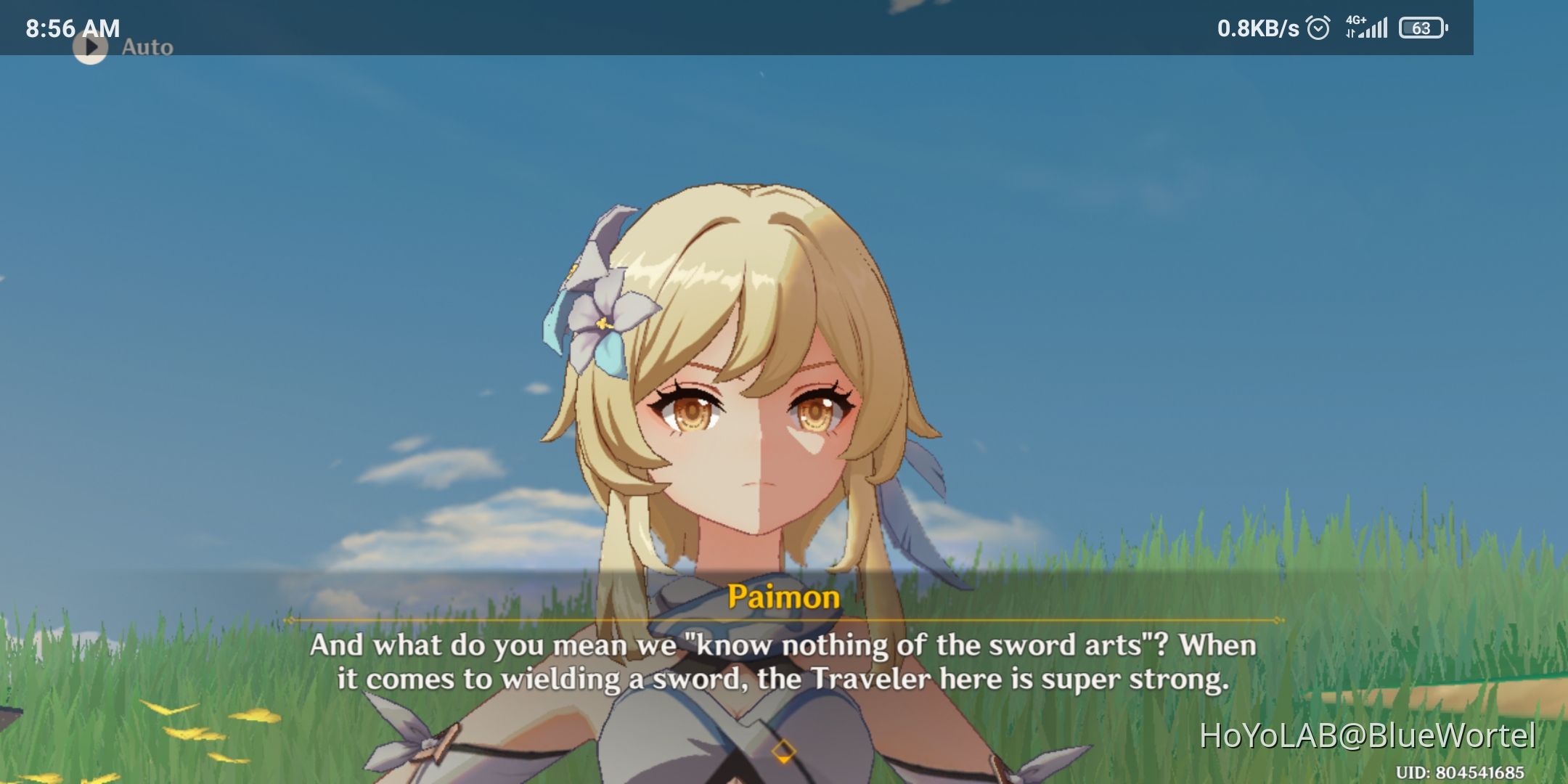Tap Paimon's speaker name to expand dialogue history
The height and width of the screenshot is (784, 1568).
[784, 597]
